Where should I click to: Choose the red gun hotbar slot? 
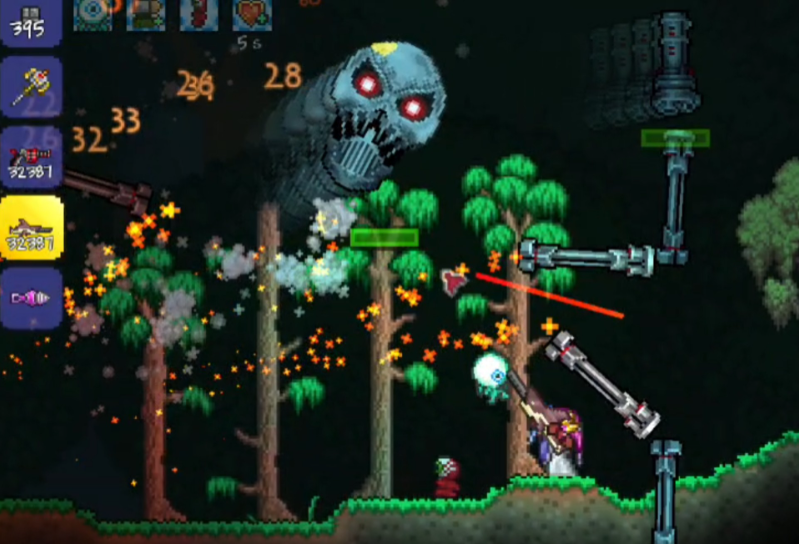[30, 157]
